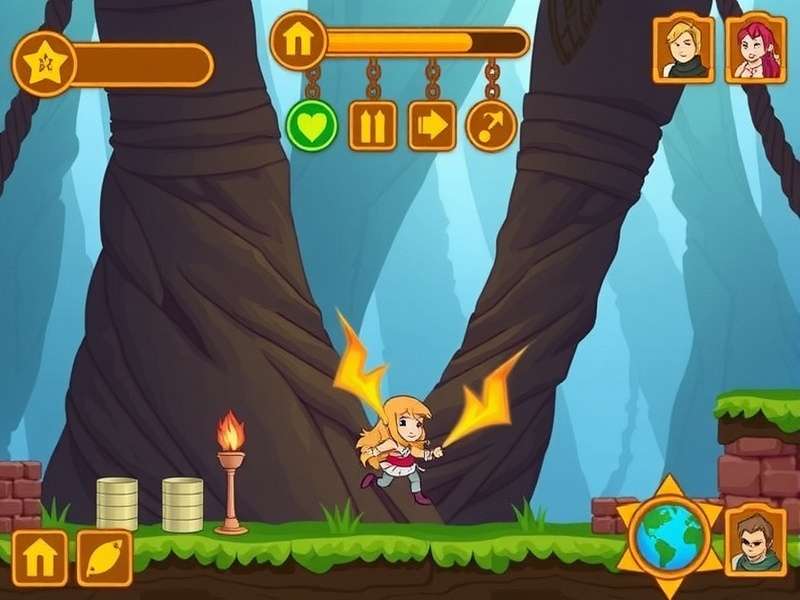Viewport: 800px width, 600px height.
Task: Switch to the red-haired character portrait
Action: [755, 47]
